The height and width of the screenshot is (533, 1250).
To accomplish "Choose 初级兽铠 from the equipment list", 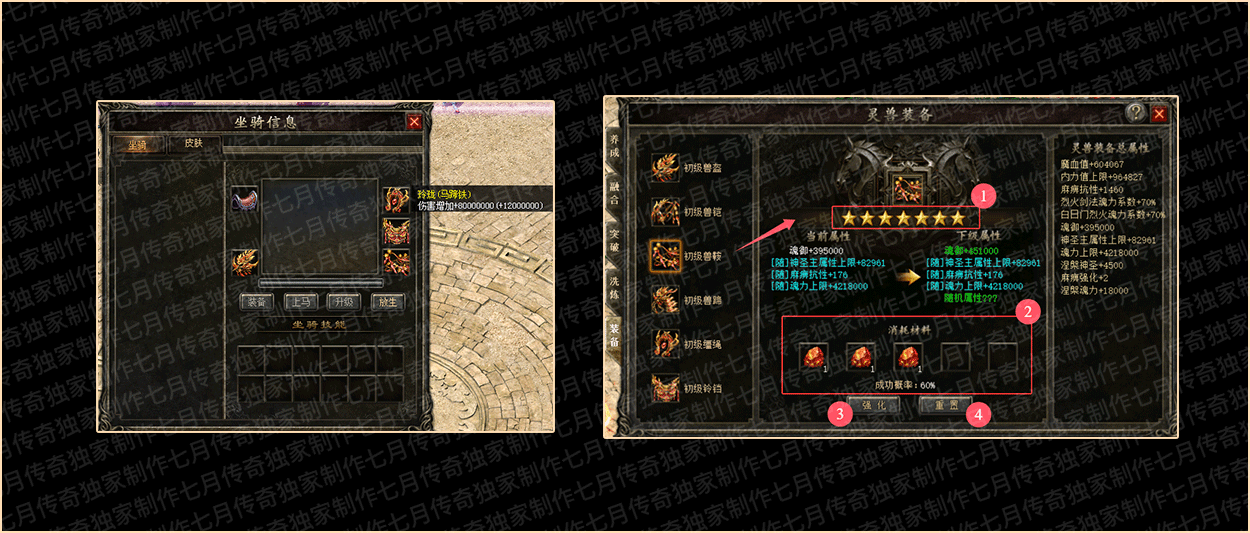I will [x=690, y=212].
